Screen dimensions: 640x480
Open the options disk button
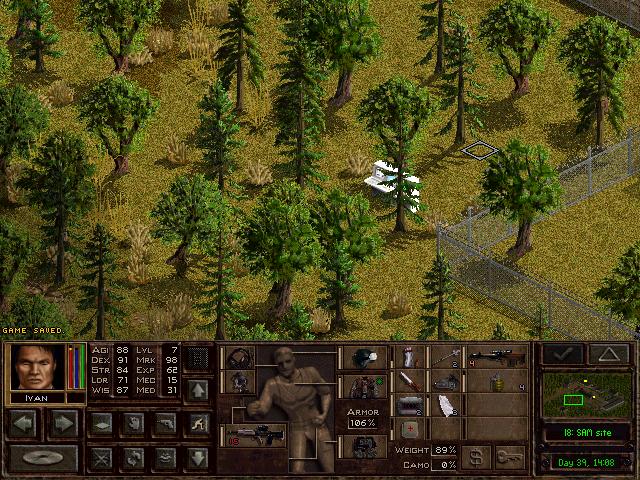tap(43, 458)
